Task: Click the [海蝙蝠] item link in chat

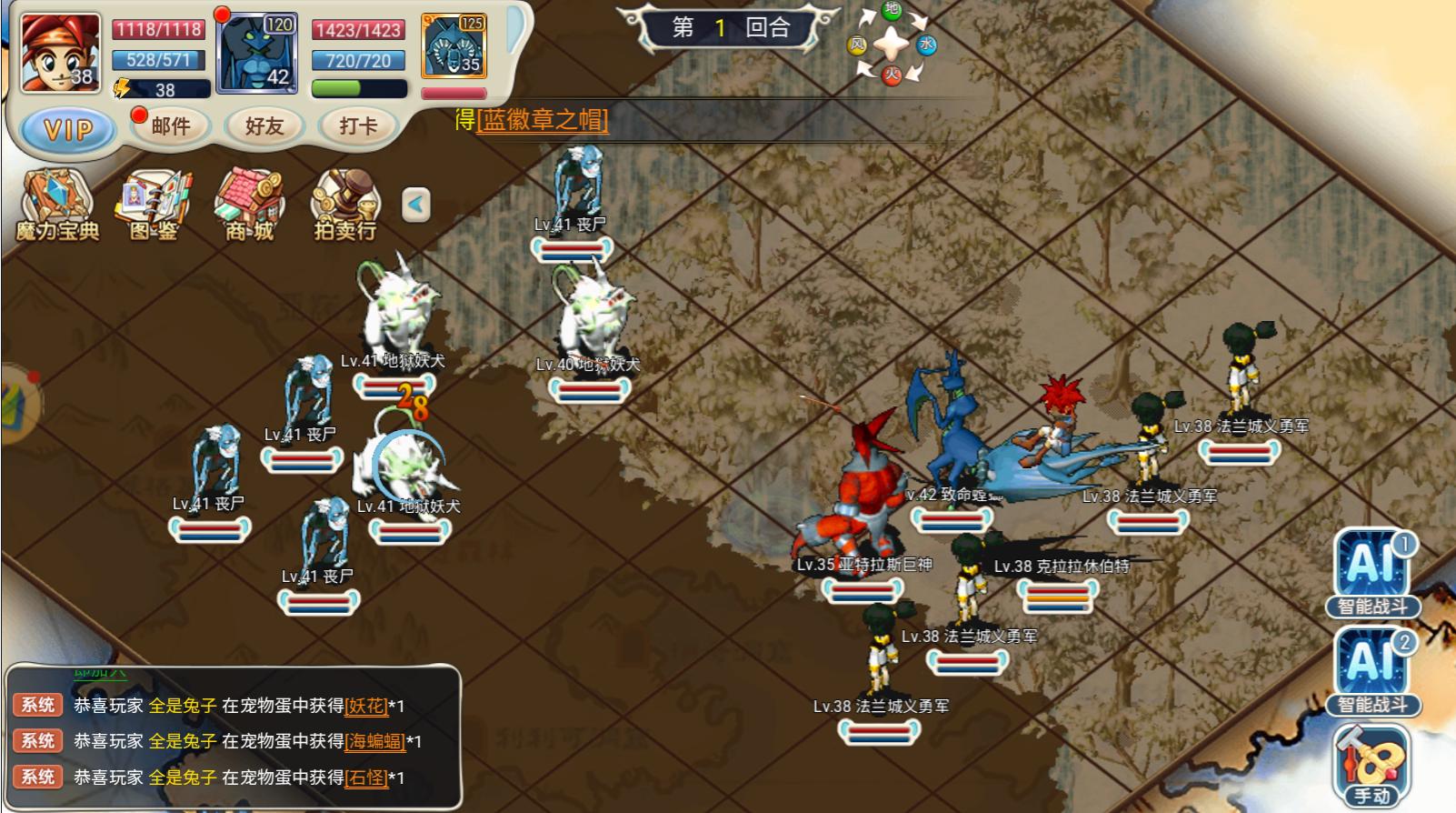Action: (375, 741)
